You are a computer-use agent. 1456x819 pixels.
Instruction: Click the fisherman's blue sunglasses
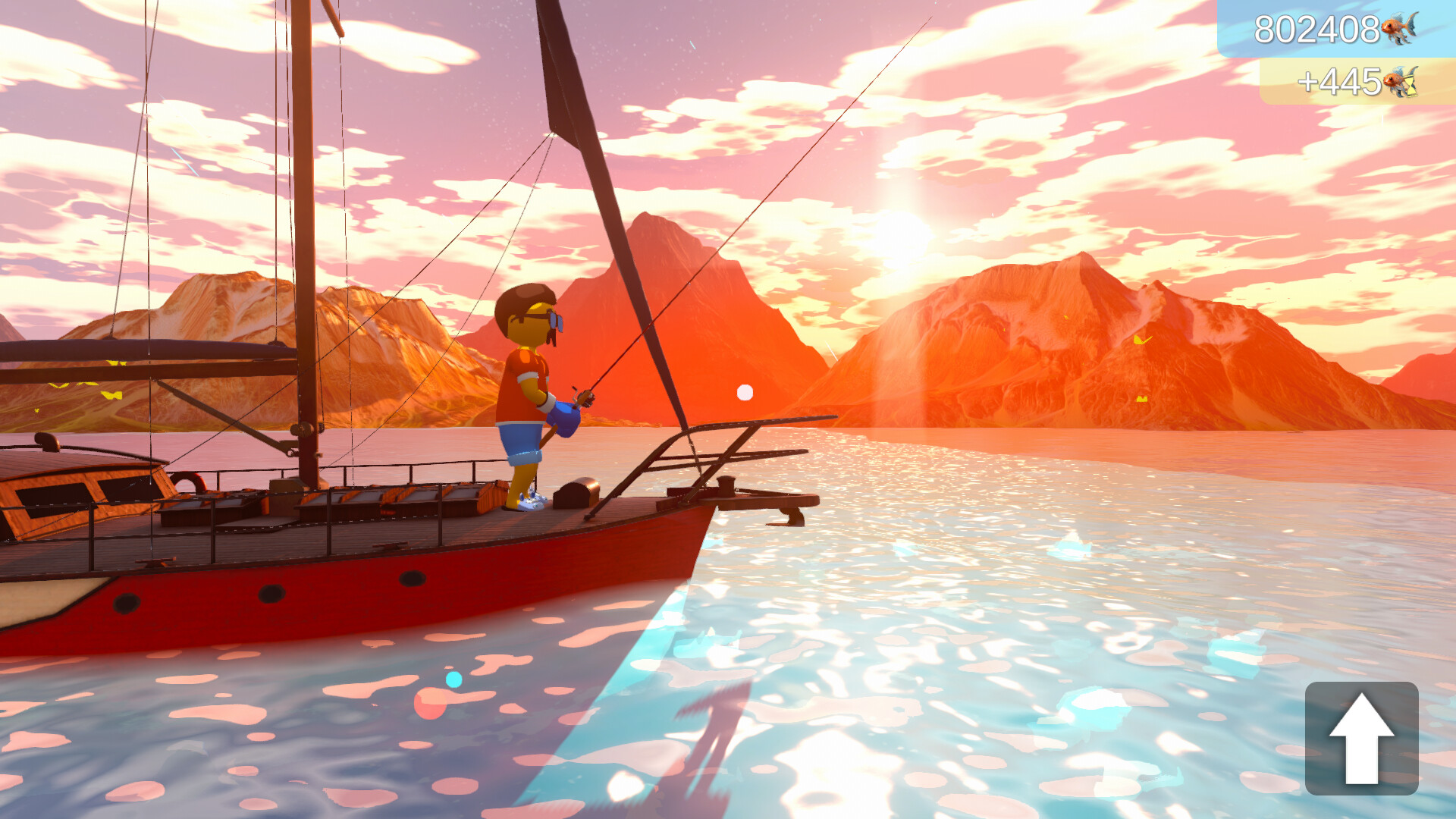click(x=556, y=320)
